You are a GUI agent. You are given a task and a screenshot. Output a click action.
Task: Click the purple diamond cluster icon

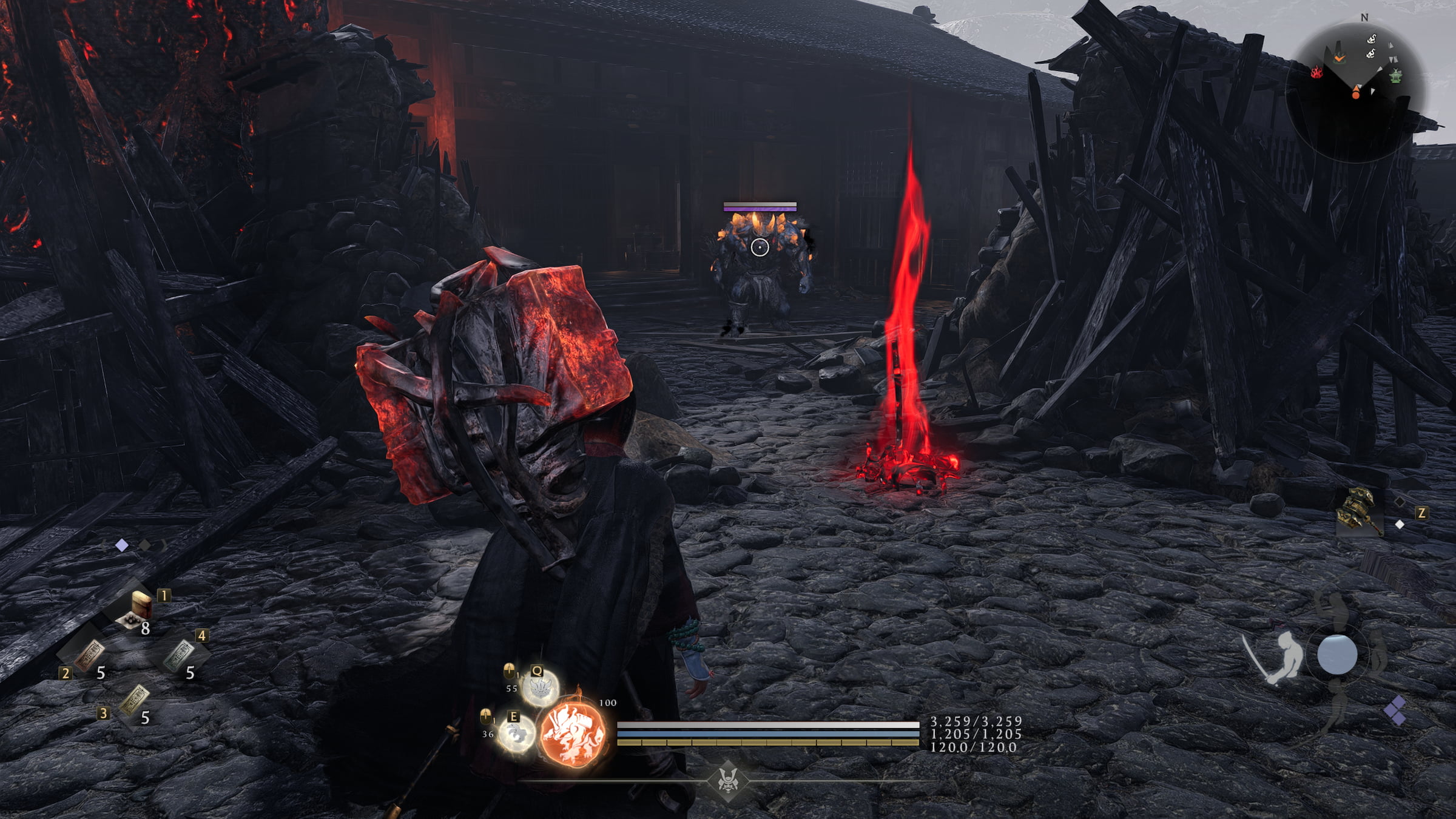(1396, 710)
